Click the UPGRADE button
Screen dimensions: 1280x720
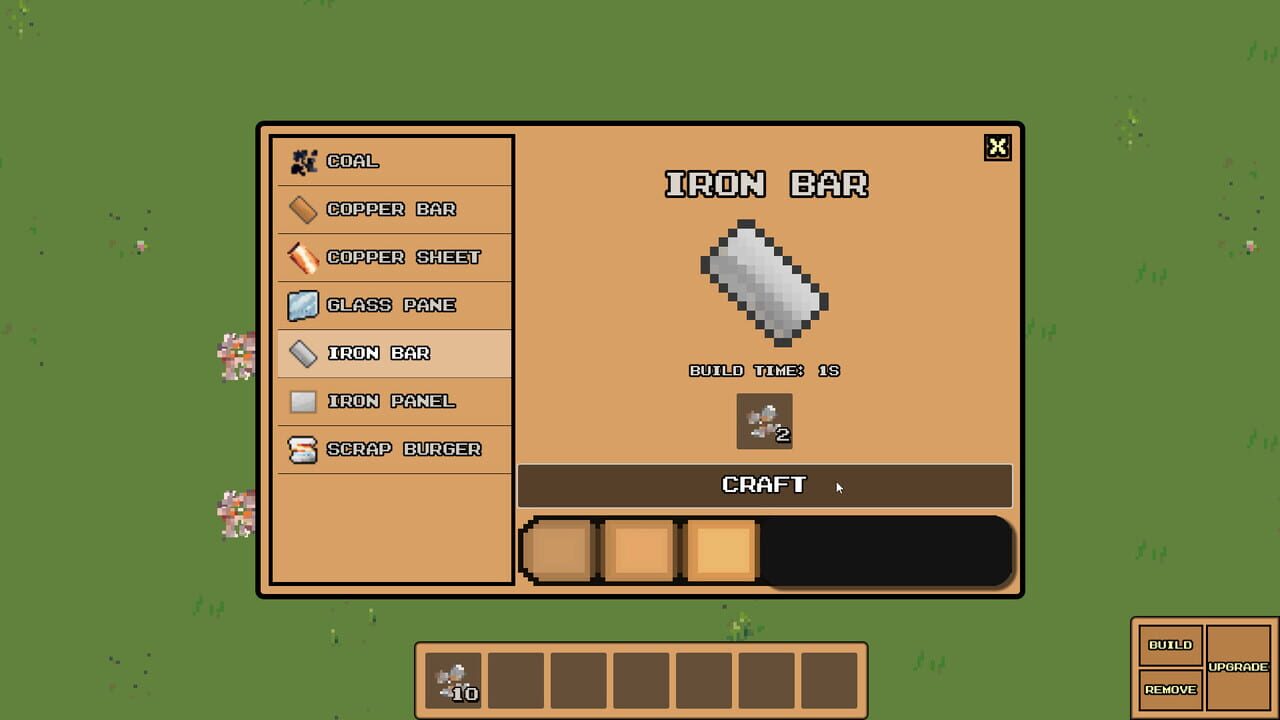(1239, 666)
